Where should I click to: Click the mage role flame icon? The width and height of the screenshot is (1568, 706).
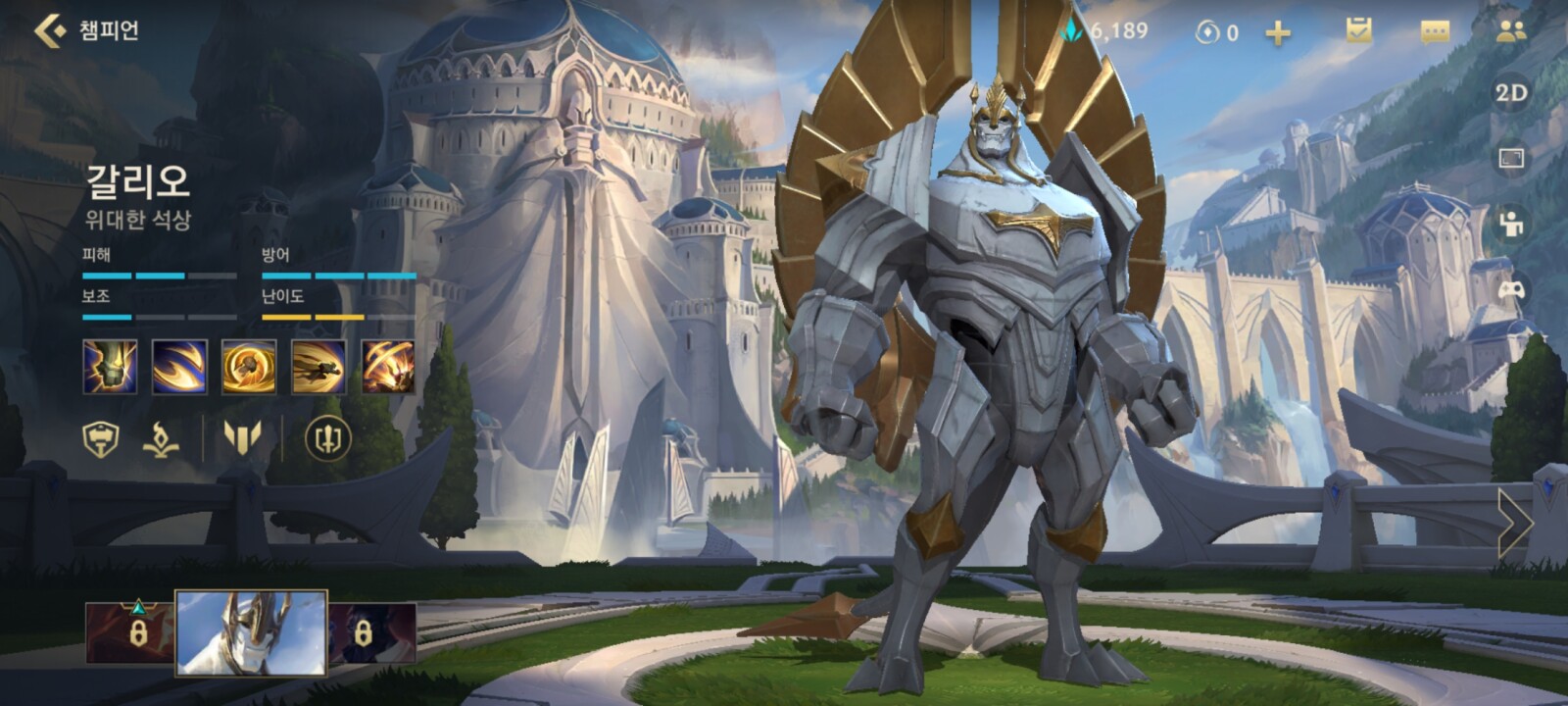point(161,439)
